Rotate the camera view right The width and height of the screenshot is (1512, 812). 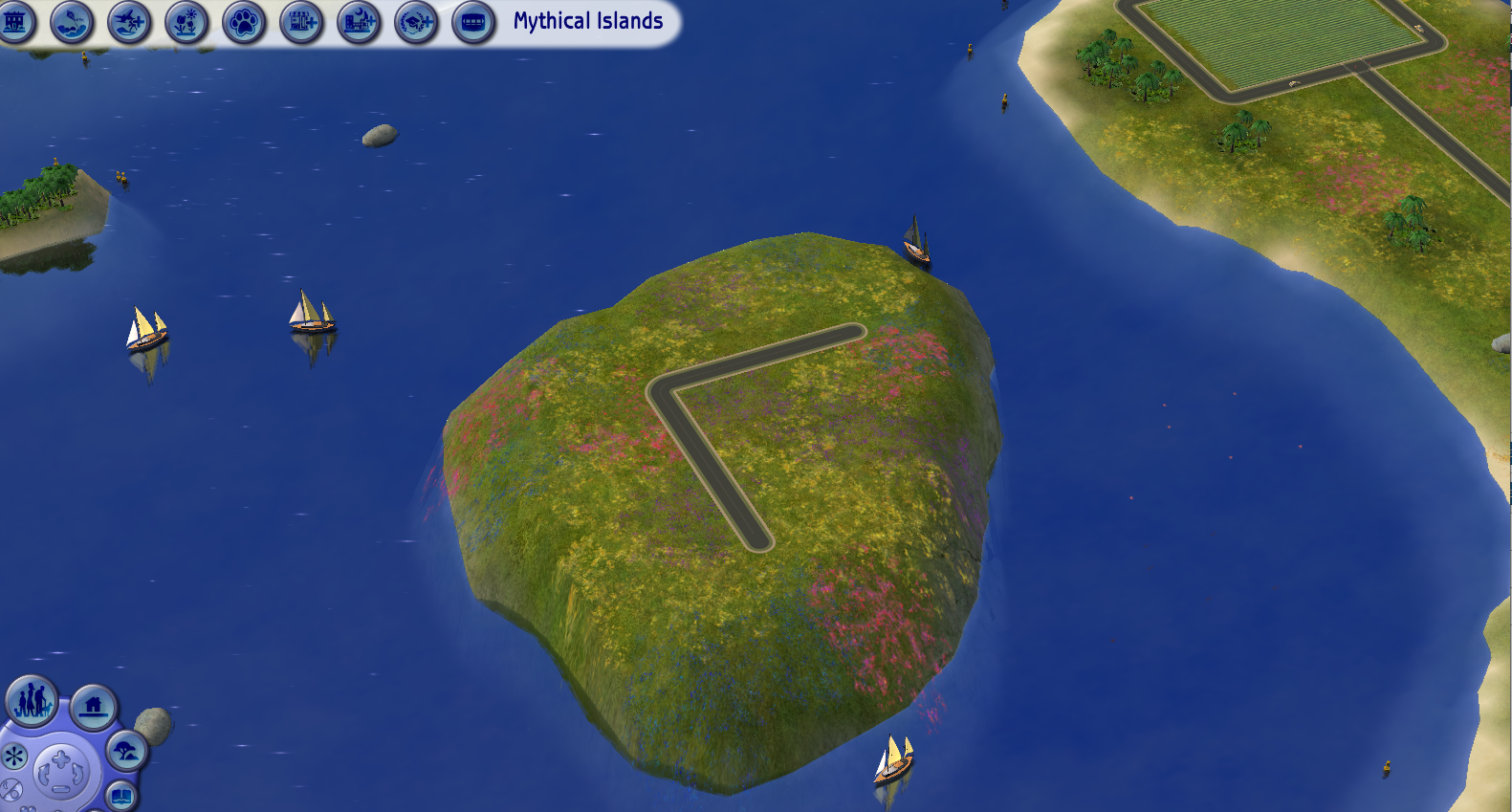(x=77, y=773)
